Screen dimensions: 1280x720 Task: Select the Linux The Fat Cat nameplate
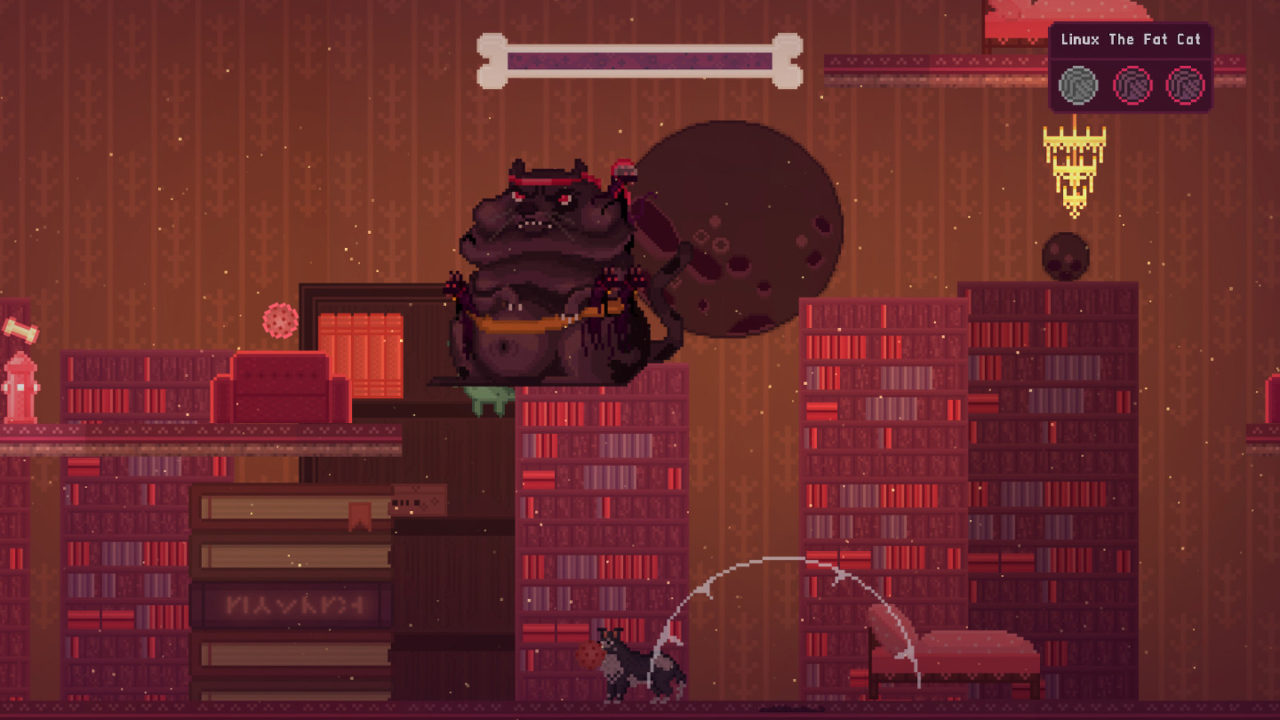coord(1130,40)
